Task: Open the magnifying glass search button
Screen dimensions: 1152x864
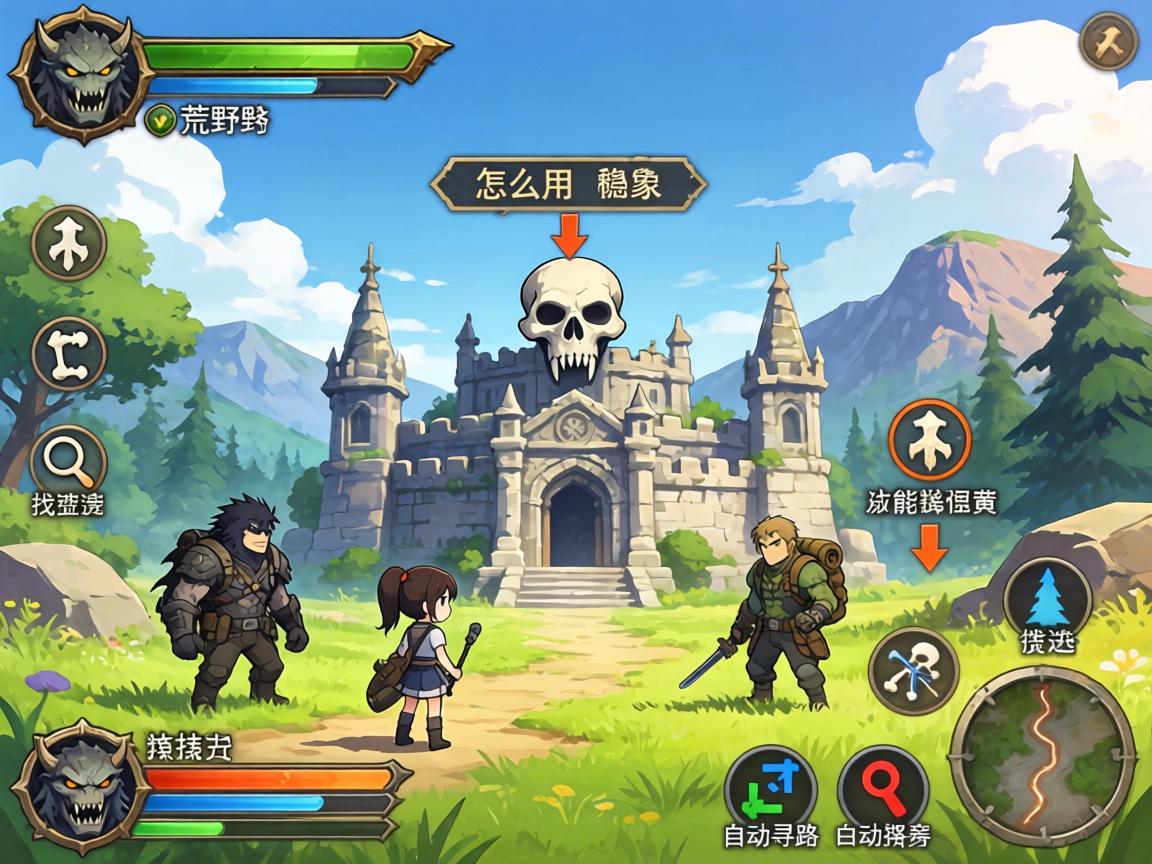Action: click(68, 462)
